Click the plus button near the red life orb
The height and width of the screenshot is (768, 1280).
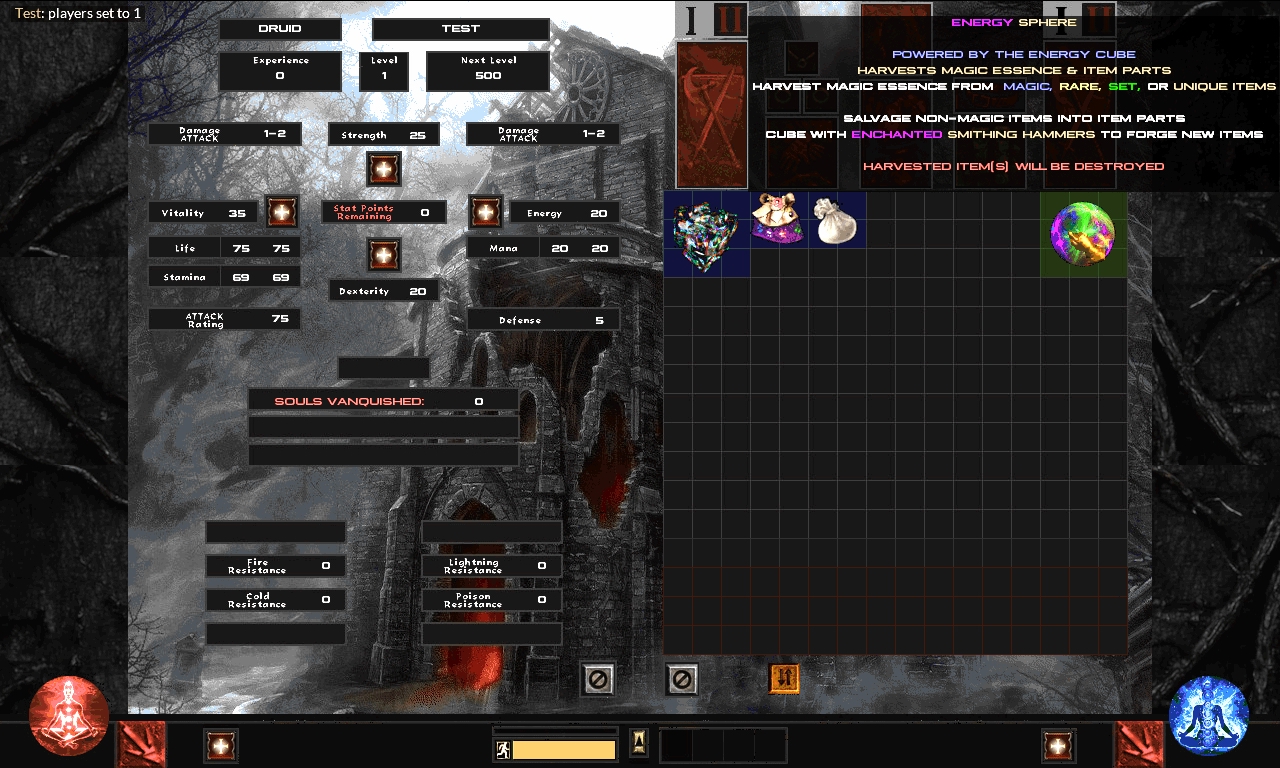[221, 745]
